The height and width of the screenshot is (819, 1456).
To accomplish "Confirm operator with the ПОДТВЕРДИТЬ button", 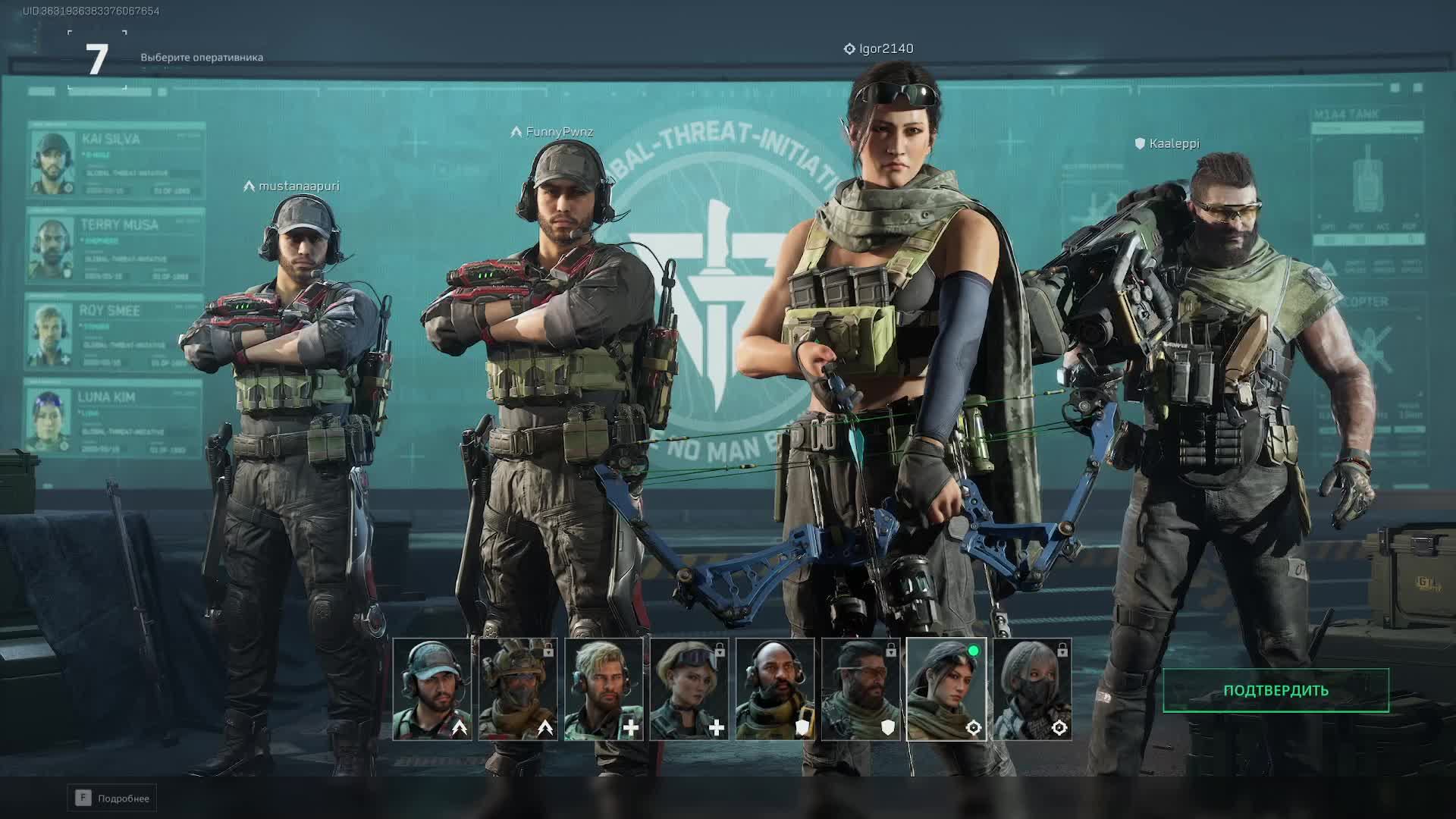I will (x=1276, y=690).
